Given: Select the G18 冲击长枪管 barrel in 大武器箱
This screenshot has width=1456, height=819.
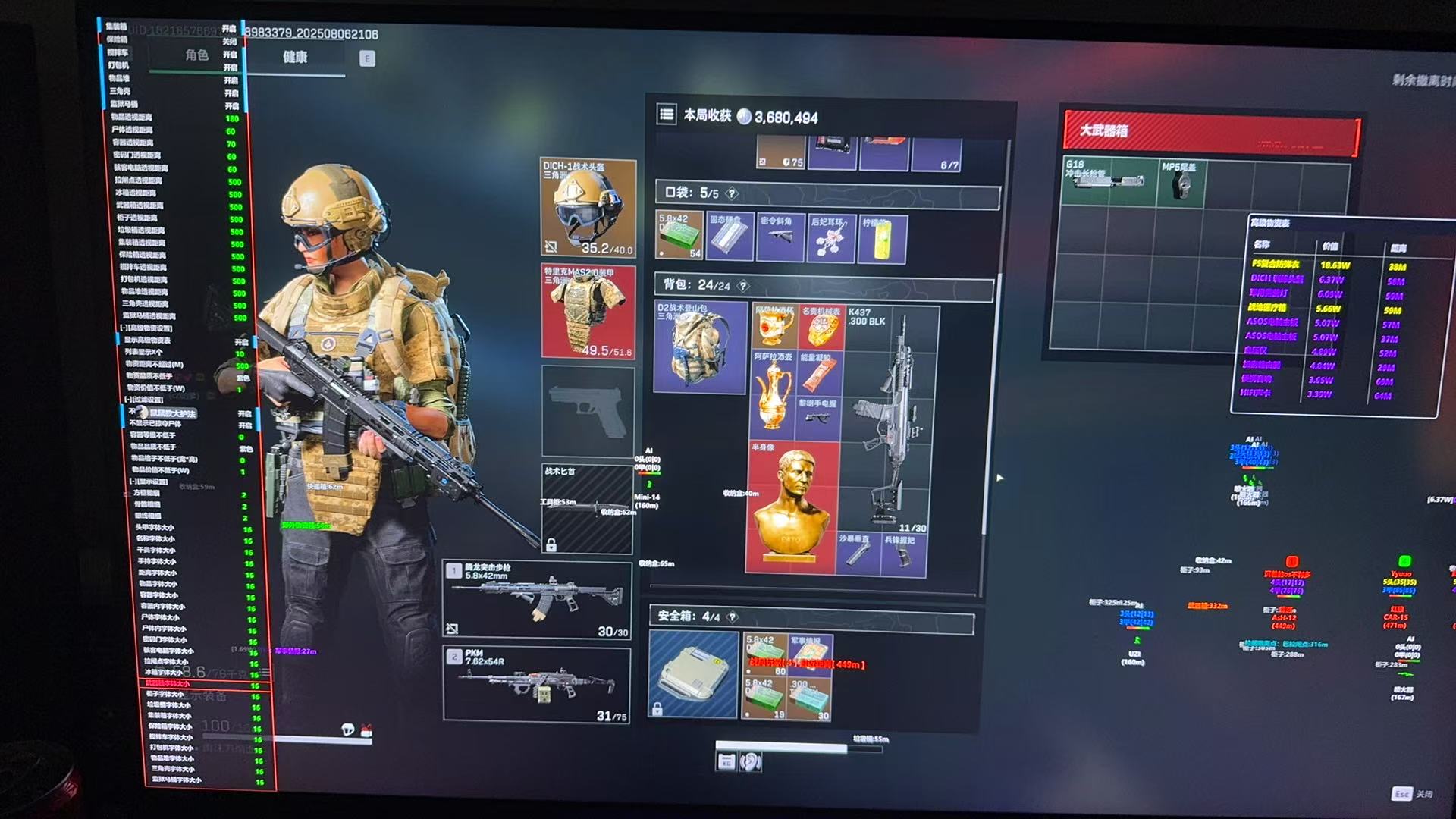Looking at the screenshot, I should tap(1108, 180).
